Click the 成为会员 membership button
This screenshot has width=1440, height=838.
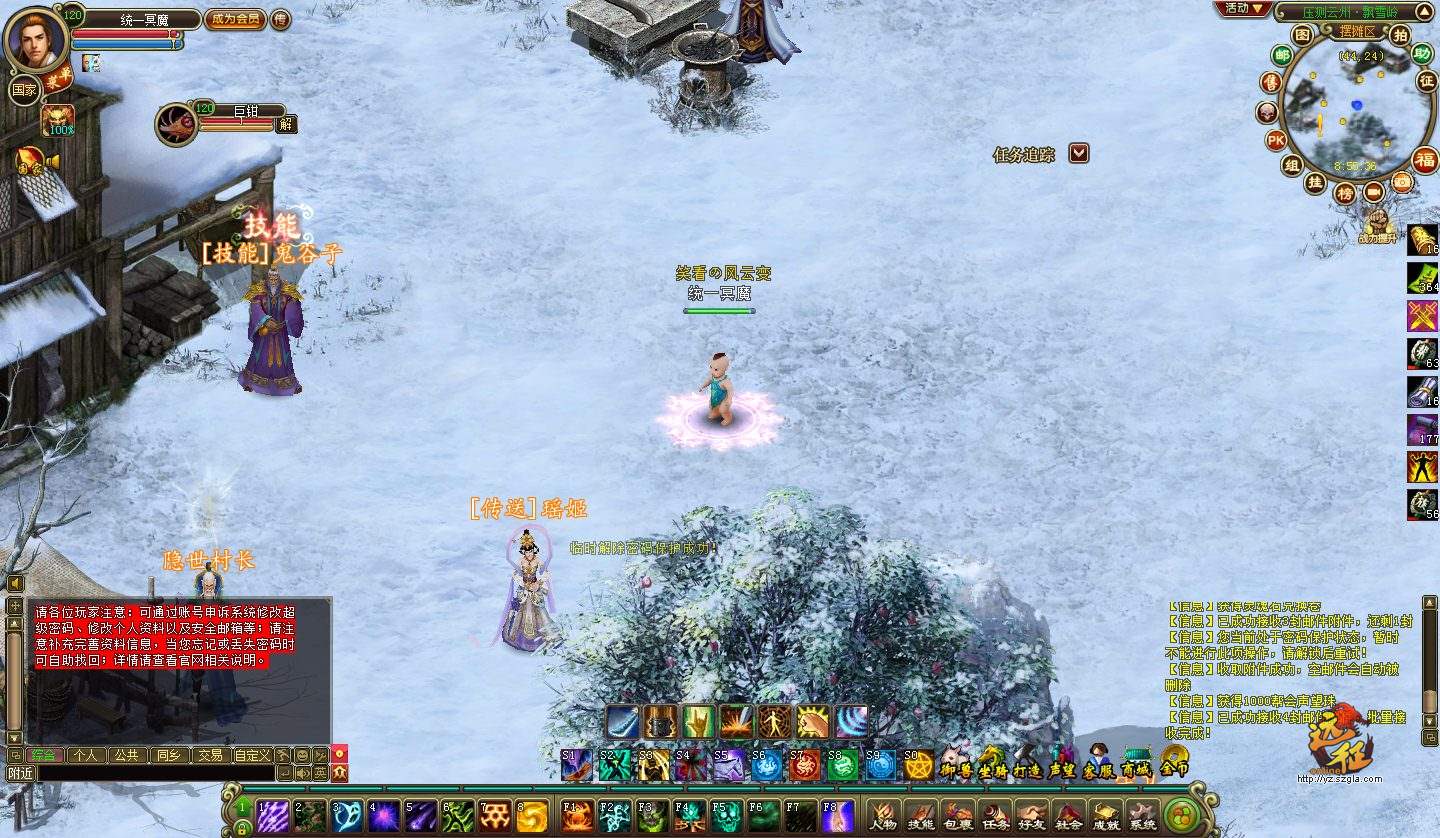coord(235,19)
